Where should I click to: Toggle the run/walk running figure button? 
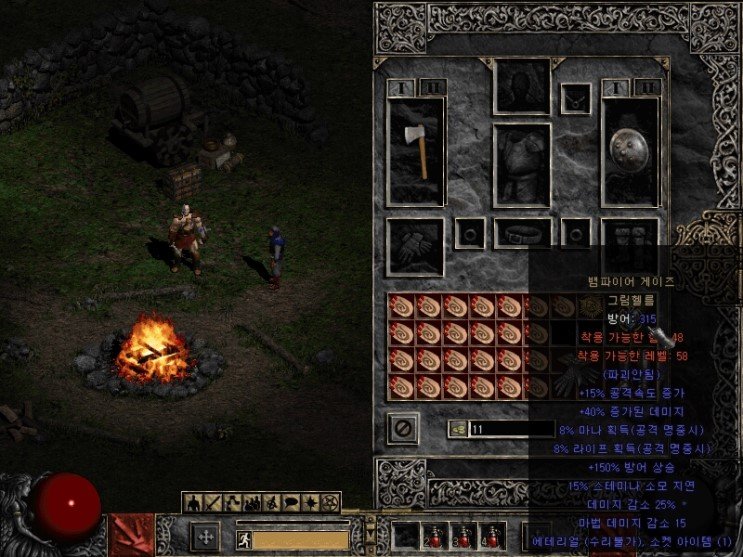[241, 538]
